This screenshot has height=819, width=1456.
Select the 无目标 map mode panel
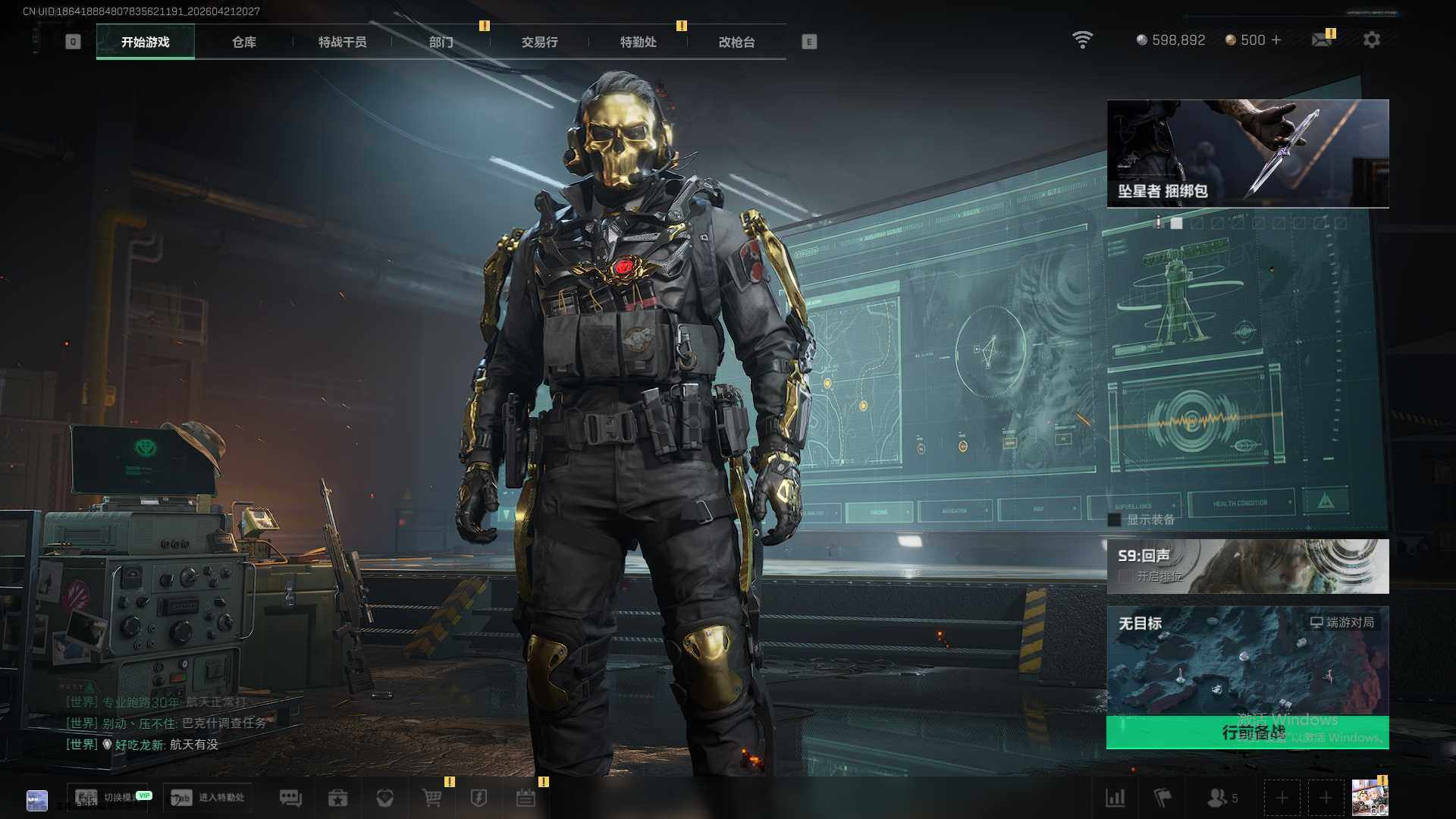coord(1247,660)
